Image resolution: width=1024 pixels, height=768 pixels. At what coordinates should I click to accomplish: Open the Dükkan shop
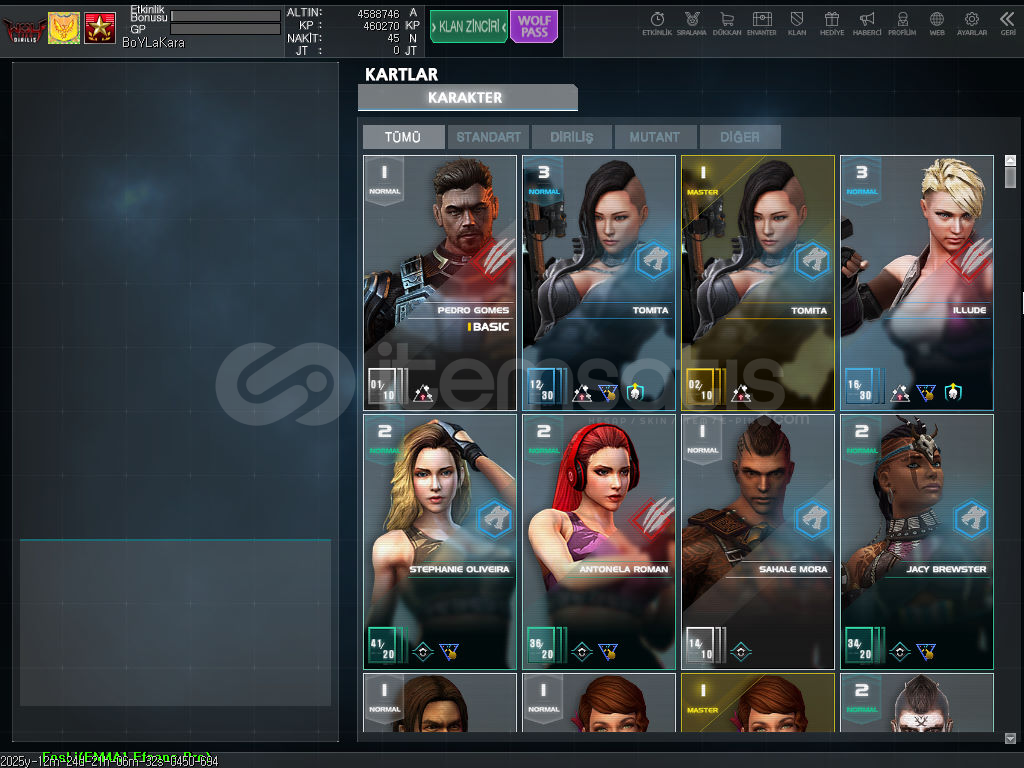click(x=727, y=23)
